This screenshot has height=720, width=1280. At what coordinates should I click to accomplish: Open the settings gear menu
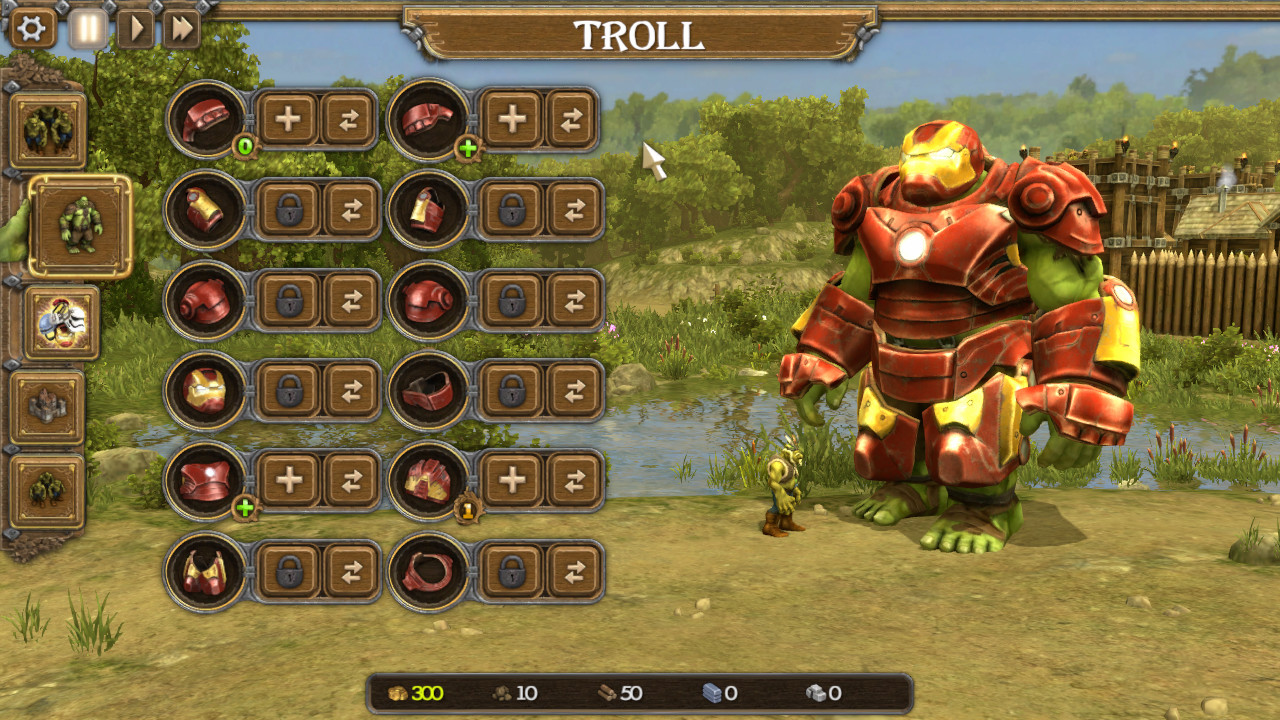tap(33, 30)
